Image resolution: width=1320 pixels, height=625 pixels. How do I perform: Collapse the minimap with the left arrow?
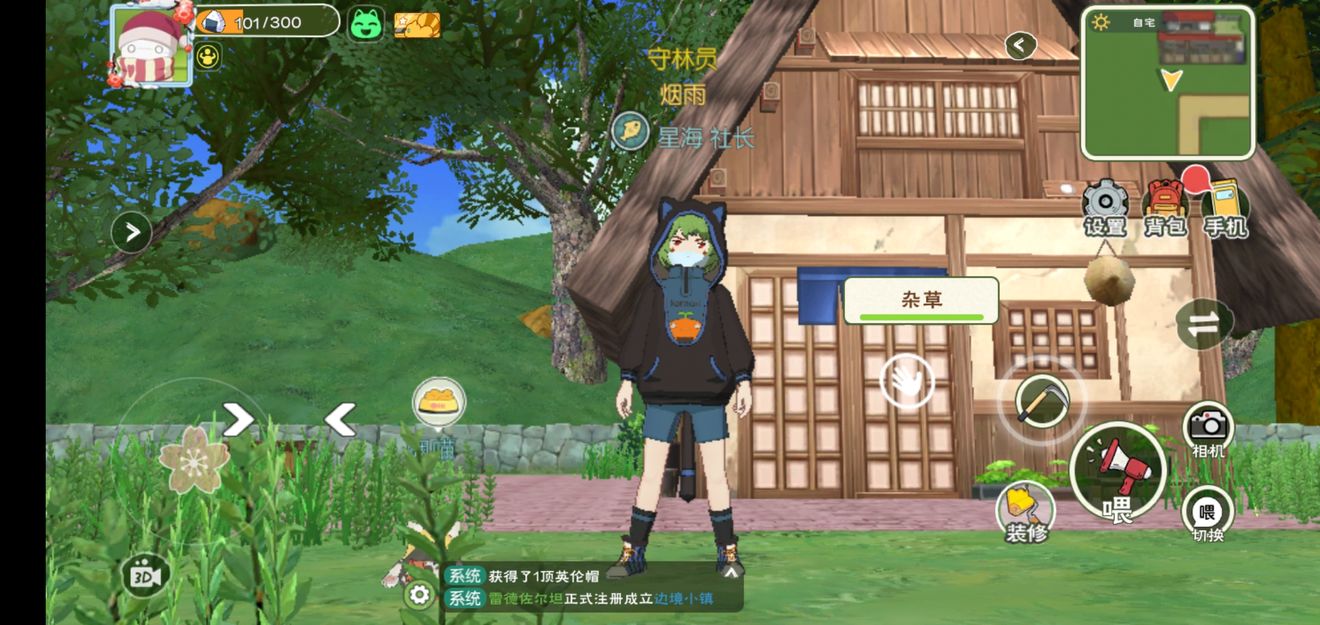(x=1020, y=45)
